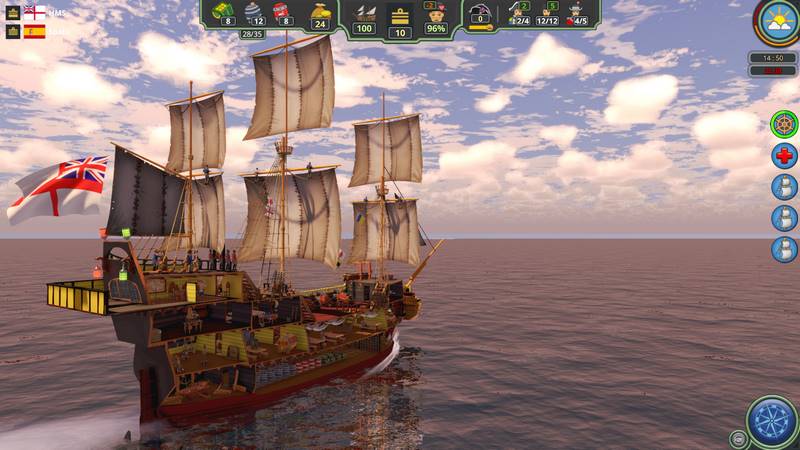Open the weather sun-and-cloud dial
The height and width of the screenshot is (450, 800).
point(774,22)
